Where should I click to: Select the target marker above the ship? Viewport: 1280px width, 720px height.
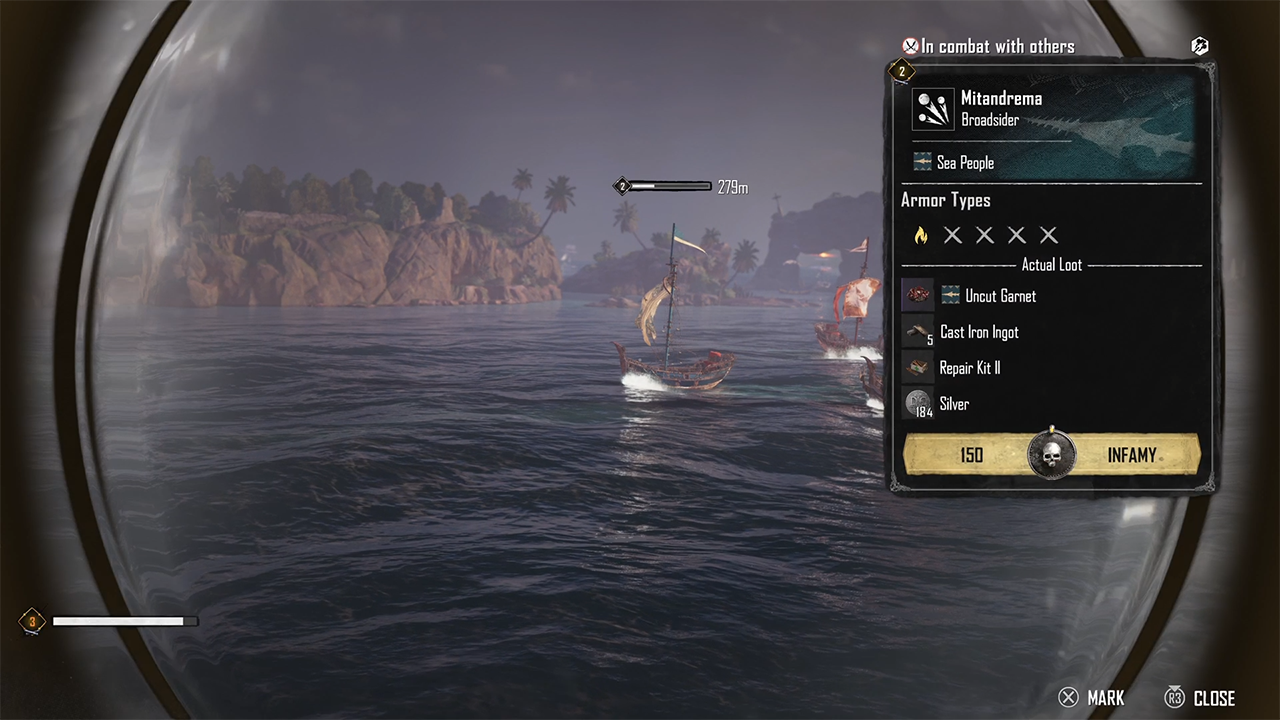[x=622, y=187]
